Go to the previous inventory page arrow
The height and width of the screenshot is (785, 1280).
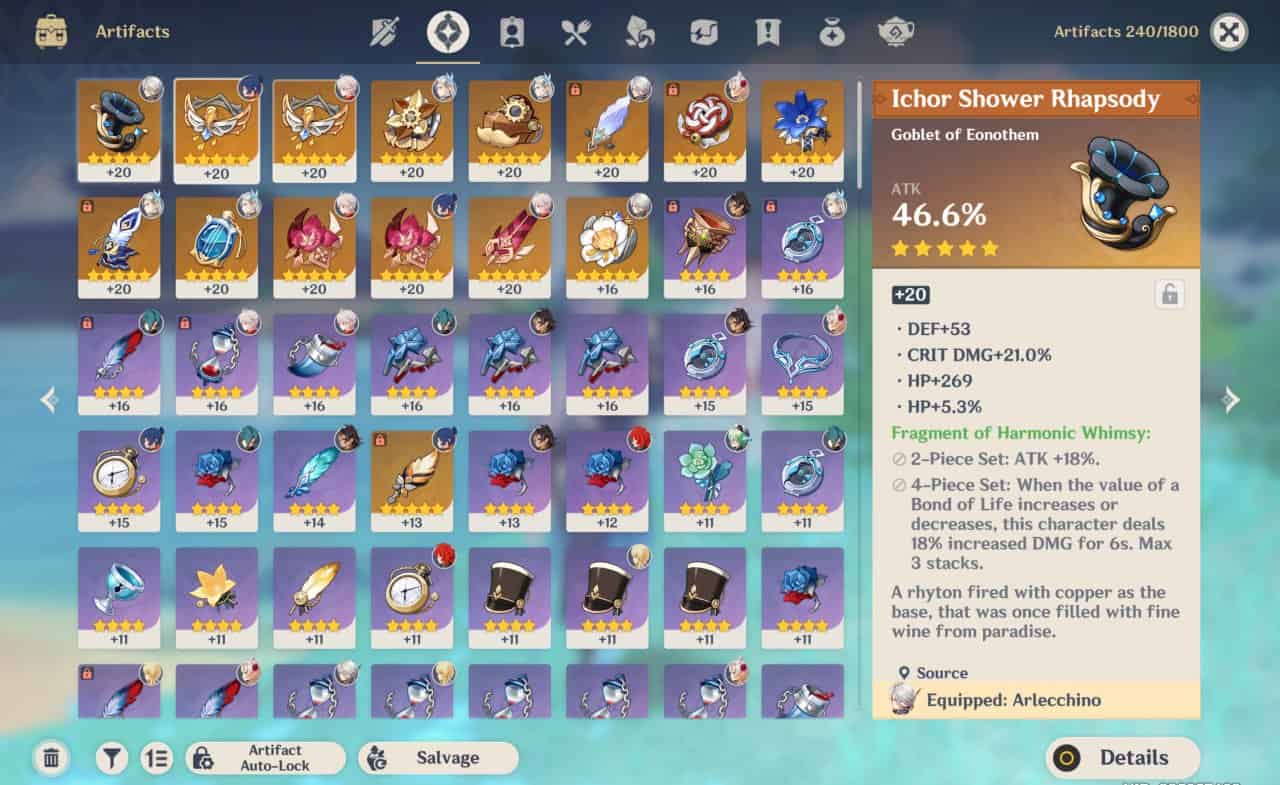coord(49,400)
